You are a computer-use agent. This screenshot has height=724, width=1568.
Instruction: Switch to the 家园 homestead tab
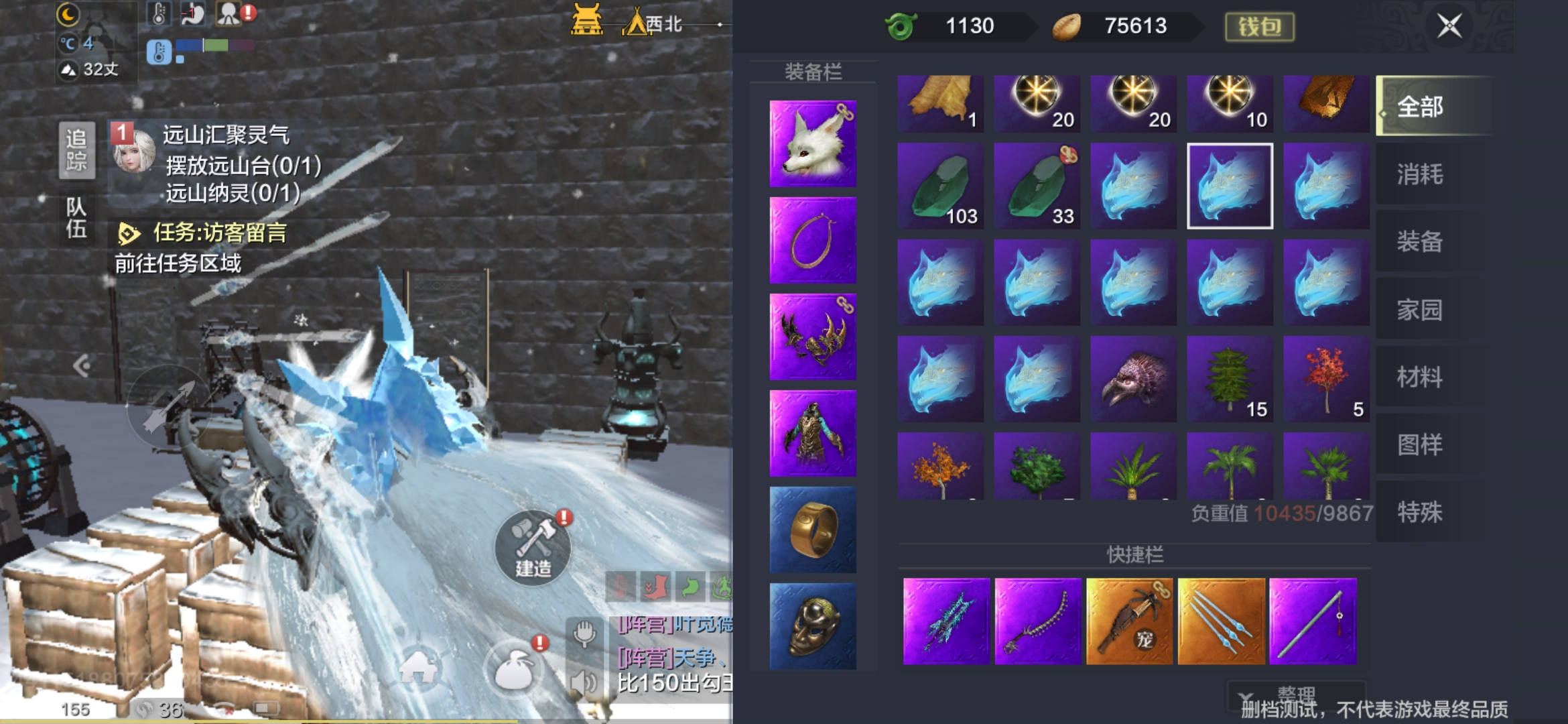(x=1419, y=310)
